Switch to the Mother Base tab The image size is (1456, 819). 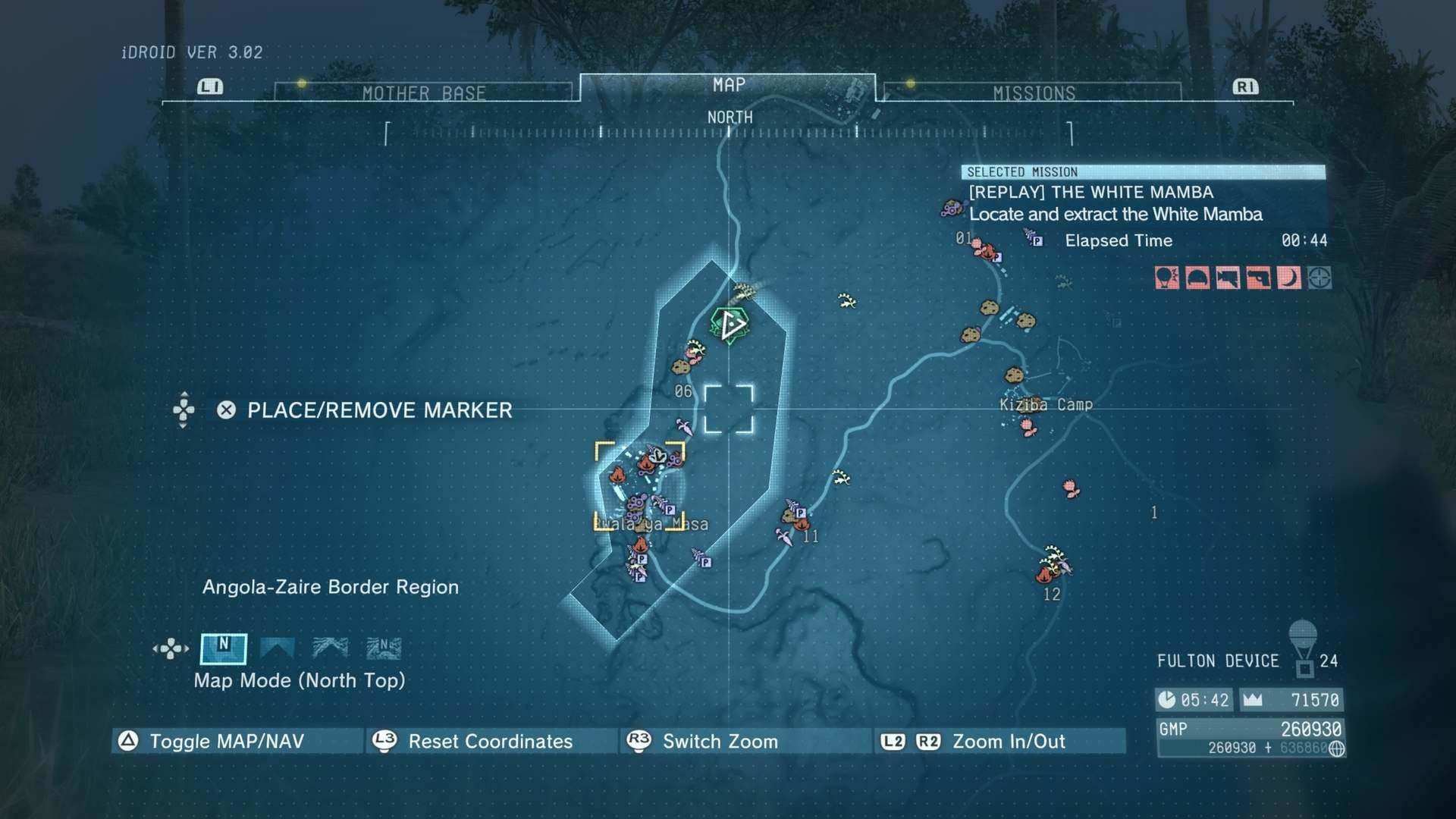[423, 93]
